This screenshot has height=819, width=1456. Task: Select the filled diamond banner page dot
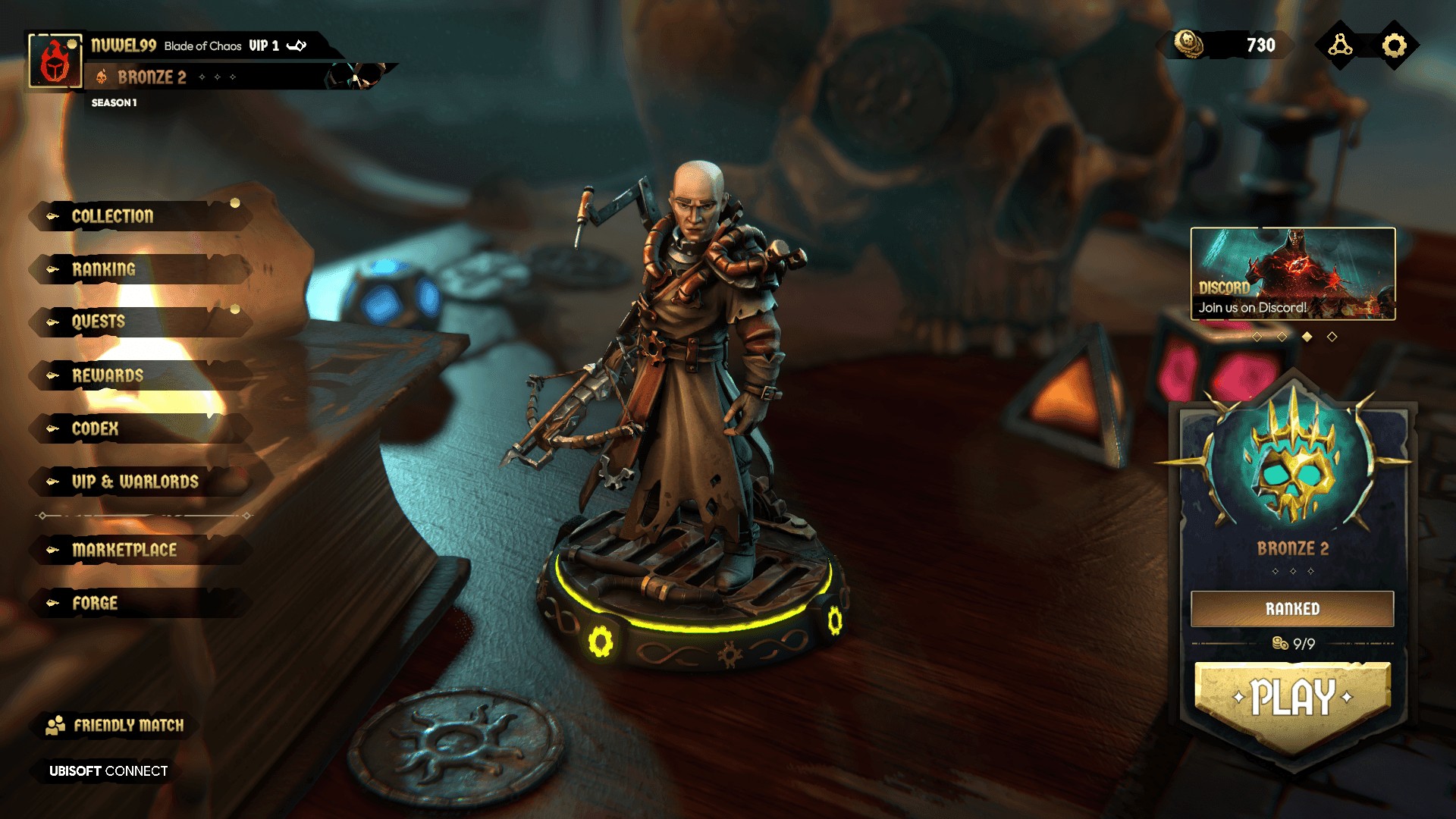point(1307,337)
